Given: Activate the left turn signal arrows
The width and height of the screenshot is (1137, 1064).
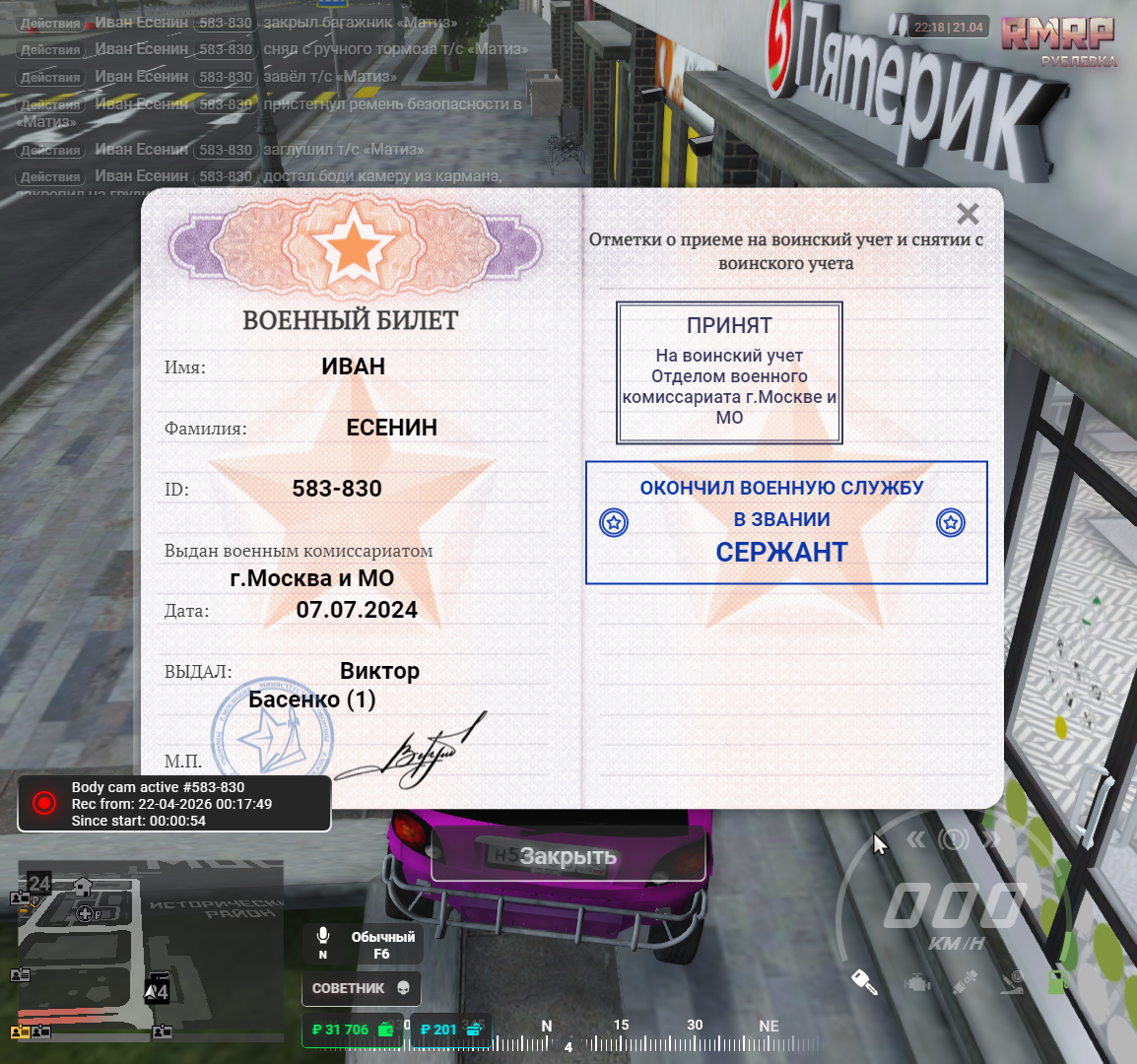Looking at the screenshot, I should pyautogui.click(x=915, y=839).
